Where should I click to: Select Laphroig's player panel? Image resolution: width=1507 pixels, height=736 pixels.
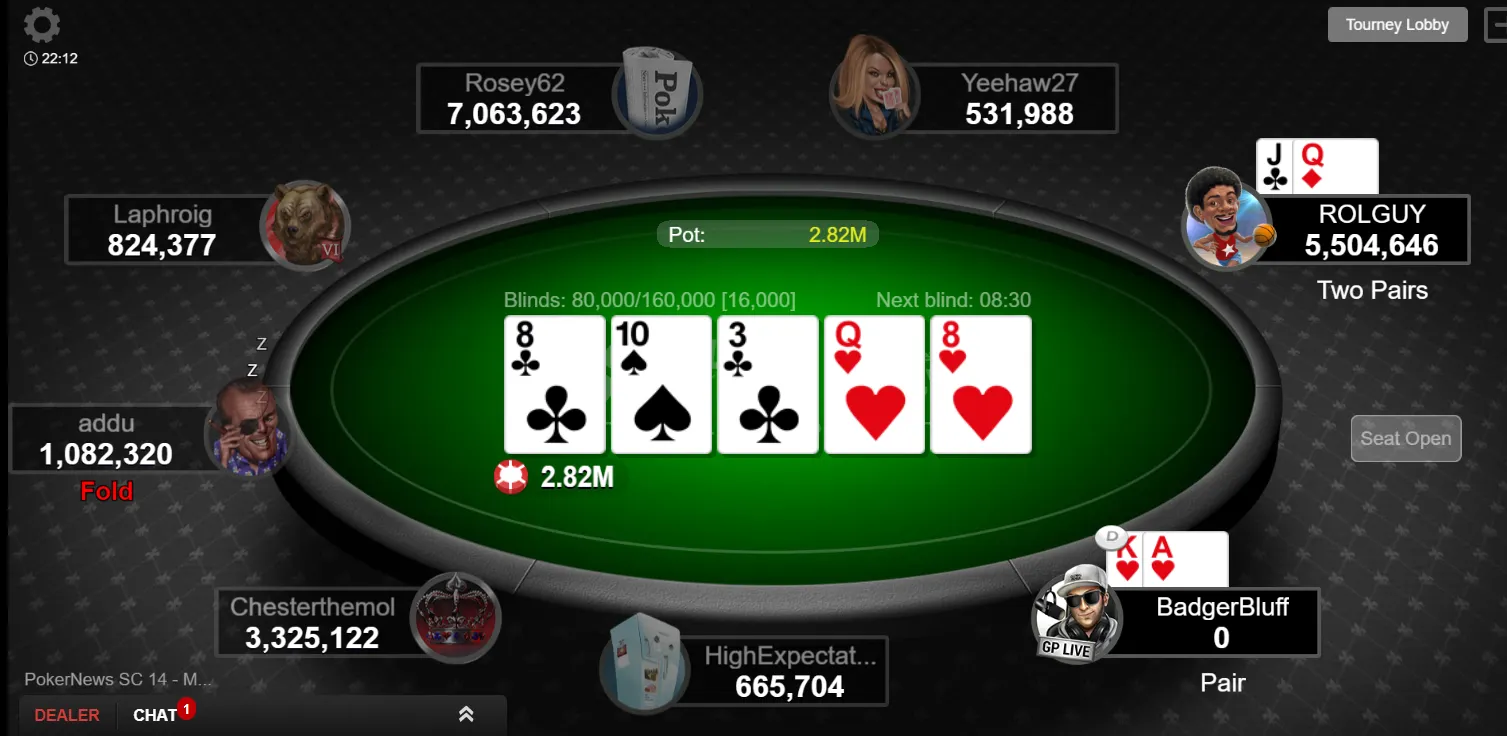tap(163, 230)
